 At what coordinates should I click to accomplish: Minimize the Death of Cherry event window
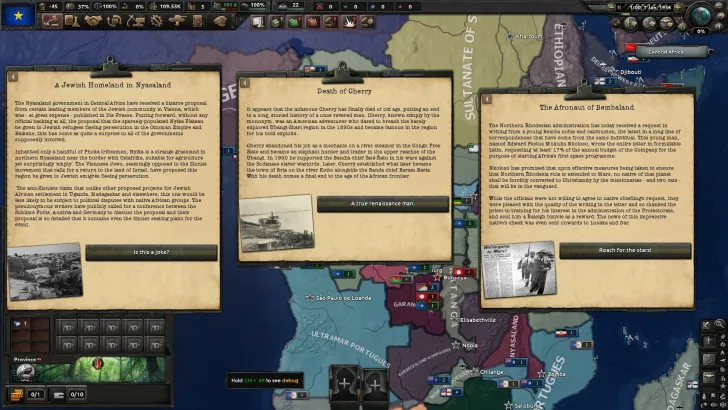click(x=241, y=77)
